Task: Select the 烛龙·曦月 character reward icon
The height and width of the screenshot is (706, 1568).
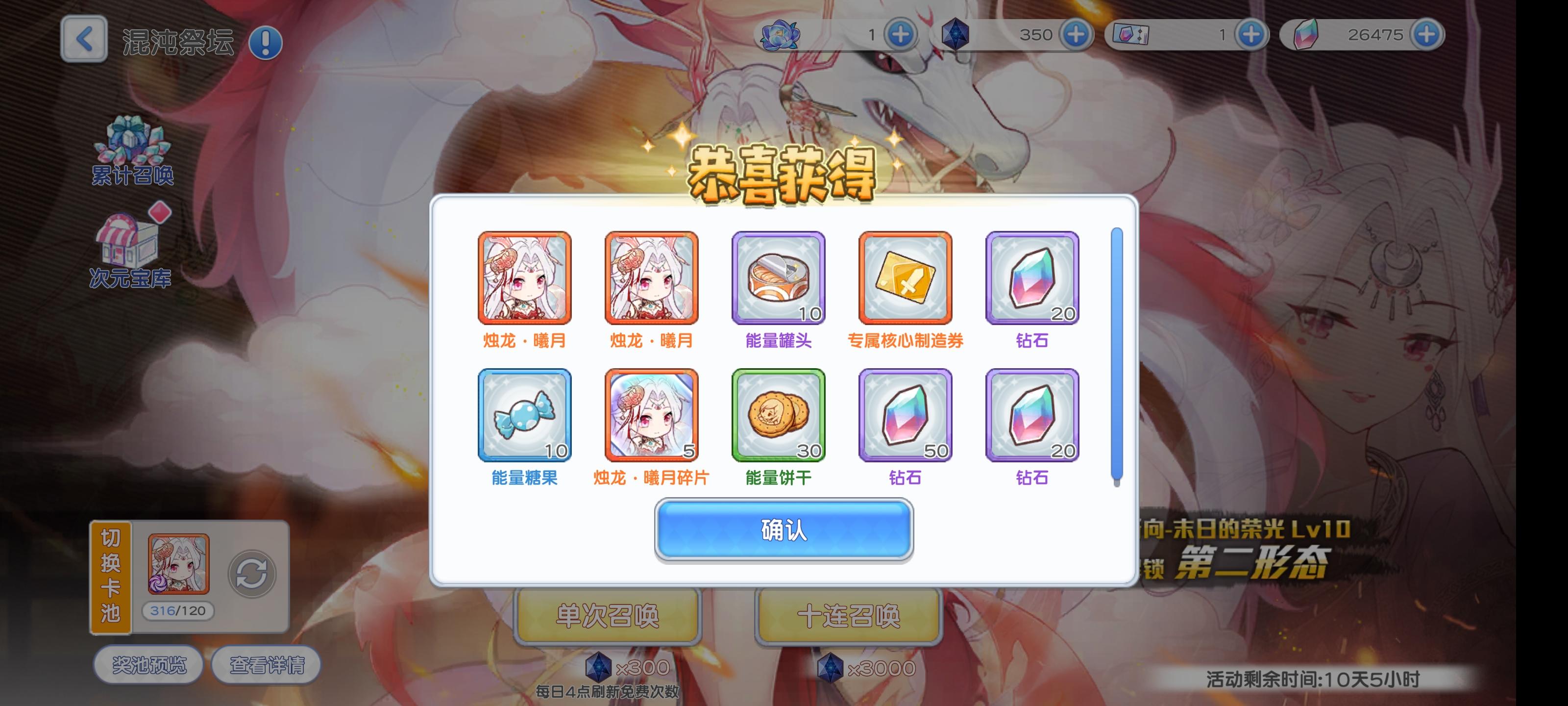Action: tap(525, 278)
